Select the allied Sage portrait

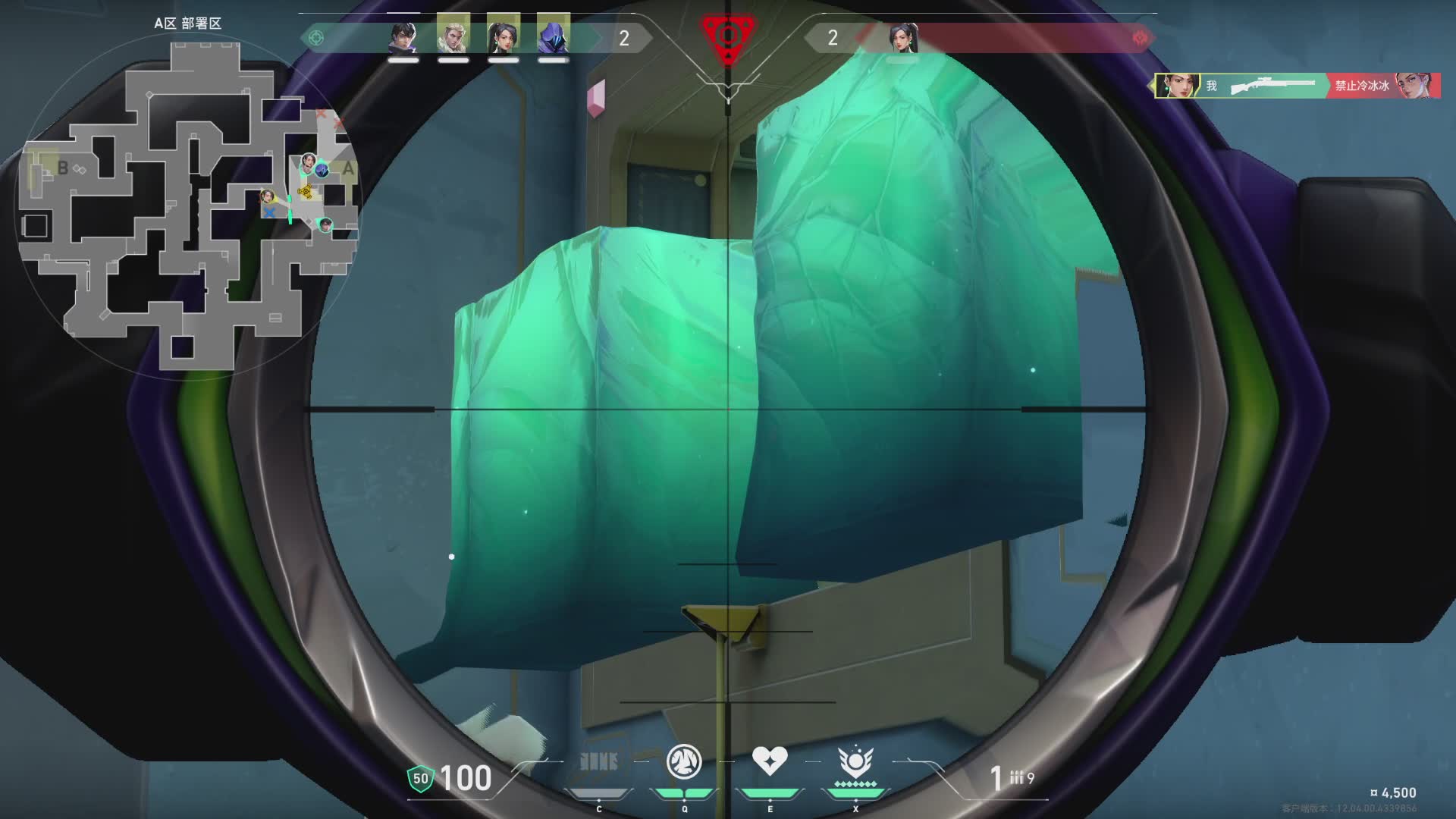coord(503,37)
